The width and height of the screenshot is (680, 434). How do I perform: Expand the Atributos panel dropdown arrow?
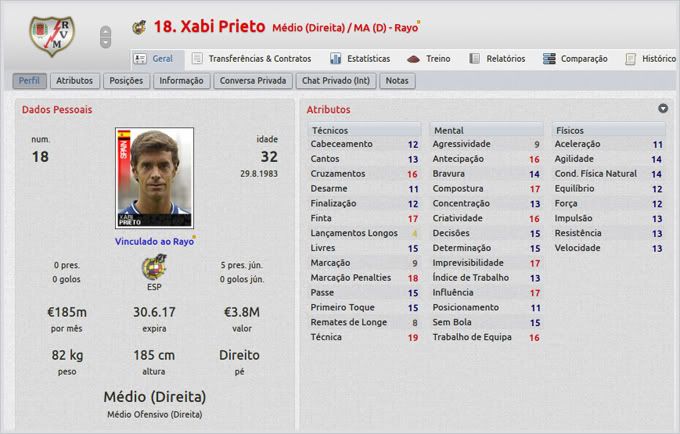coord(663,108)
